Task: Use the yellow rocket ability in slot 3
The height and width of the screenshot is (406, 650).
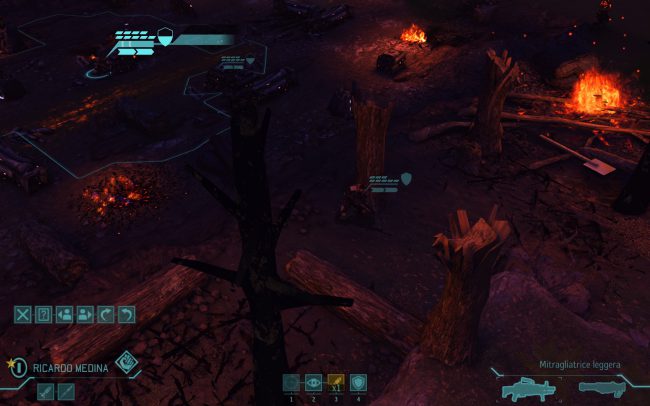Action: click(336, 382)
